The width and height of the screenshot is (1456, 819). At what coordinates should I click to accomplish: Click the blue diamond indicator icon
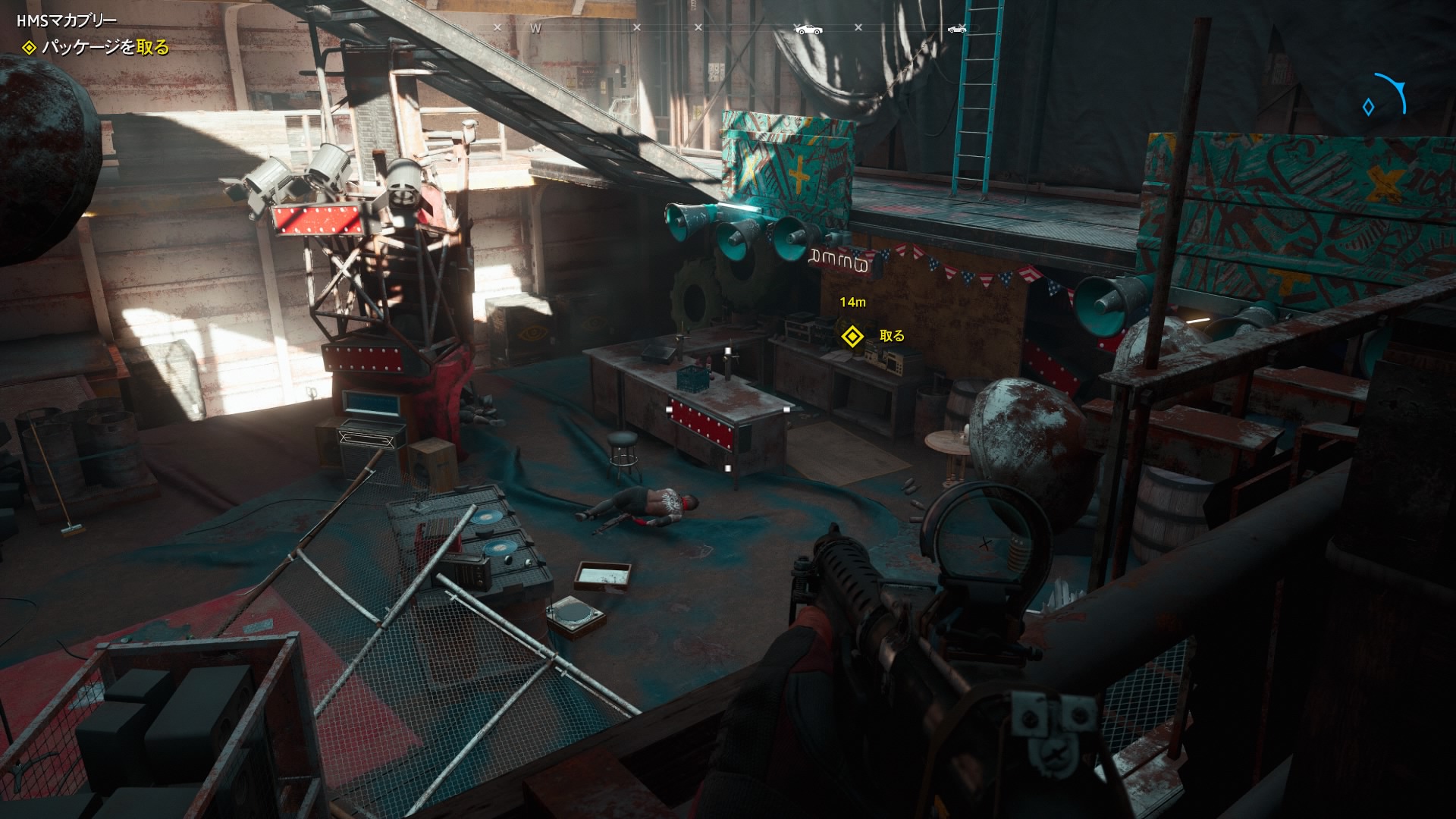pyautogui.click(x=1368, y=108)
